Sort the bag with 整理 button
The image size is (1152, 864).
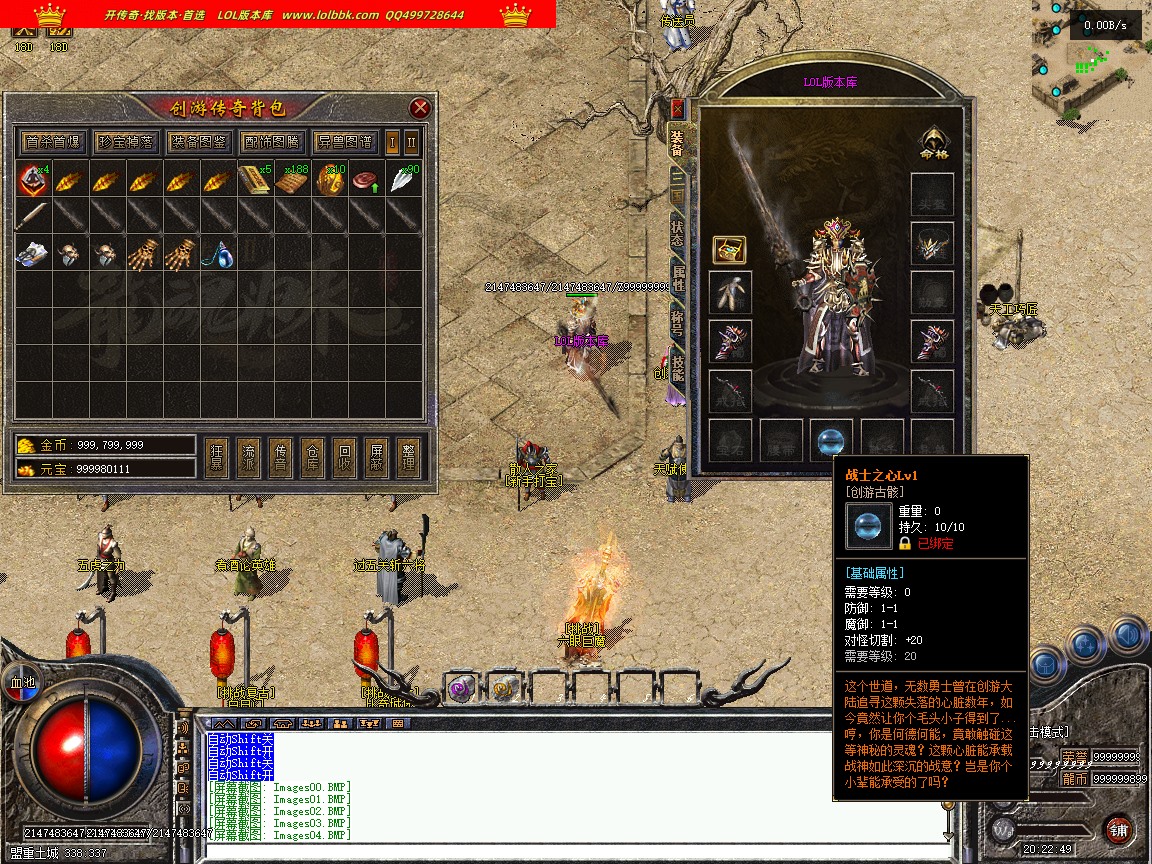tap(407, 457)
